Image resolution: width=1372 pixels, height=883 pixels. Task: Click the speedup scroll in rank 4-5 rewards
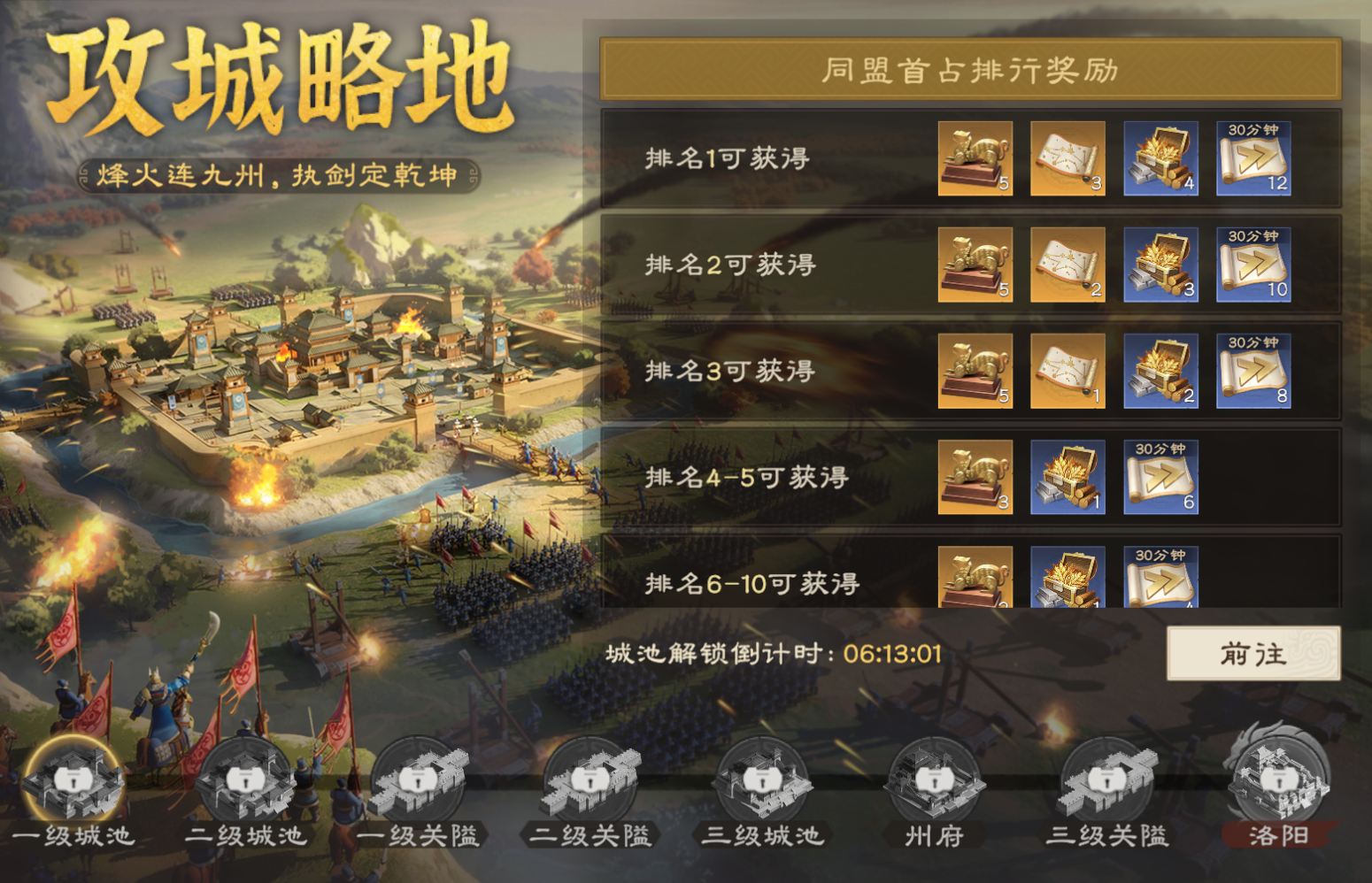(x=1161, y=478)
